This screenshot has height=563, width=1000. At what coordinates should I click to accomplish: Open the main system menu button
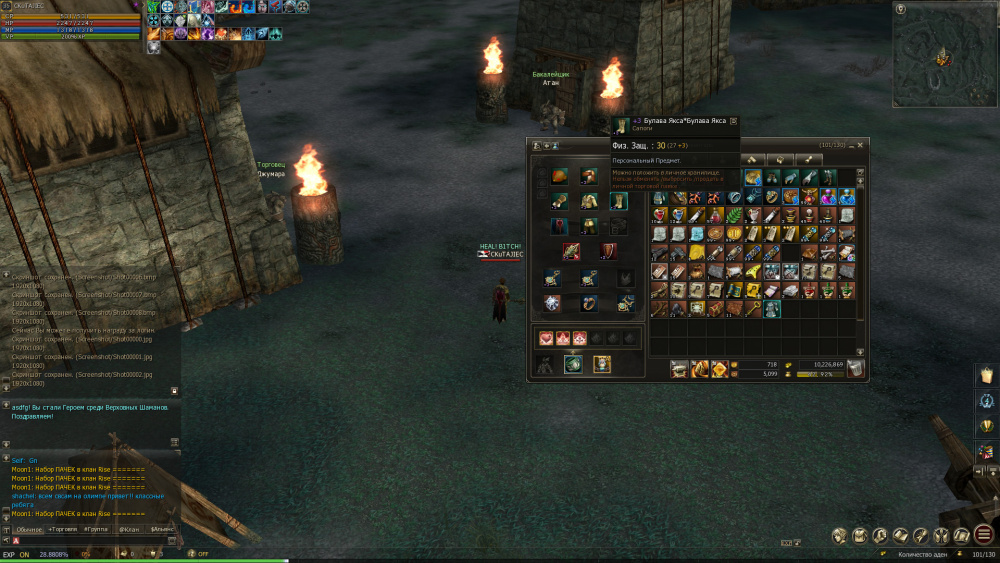click(x=983, y=535)
